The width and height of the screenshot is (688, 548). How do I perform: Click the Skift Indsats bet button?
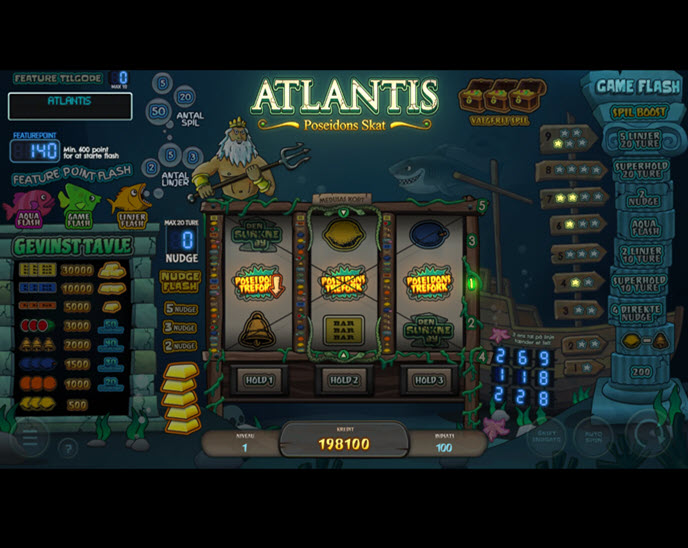[546, 437]
